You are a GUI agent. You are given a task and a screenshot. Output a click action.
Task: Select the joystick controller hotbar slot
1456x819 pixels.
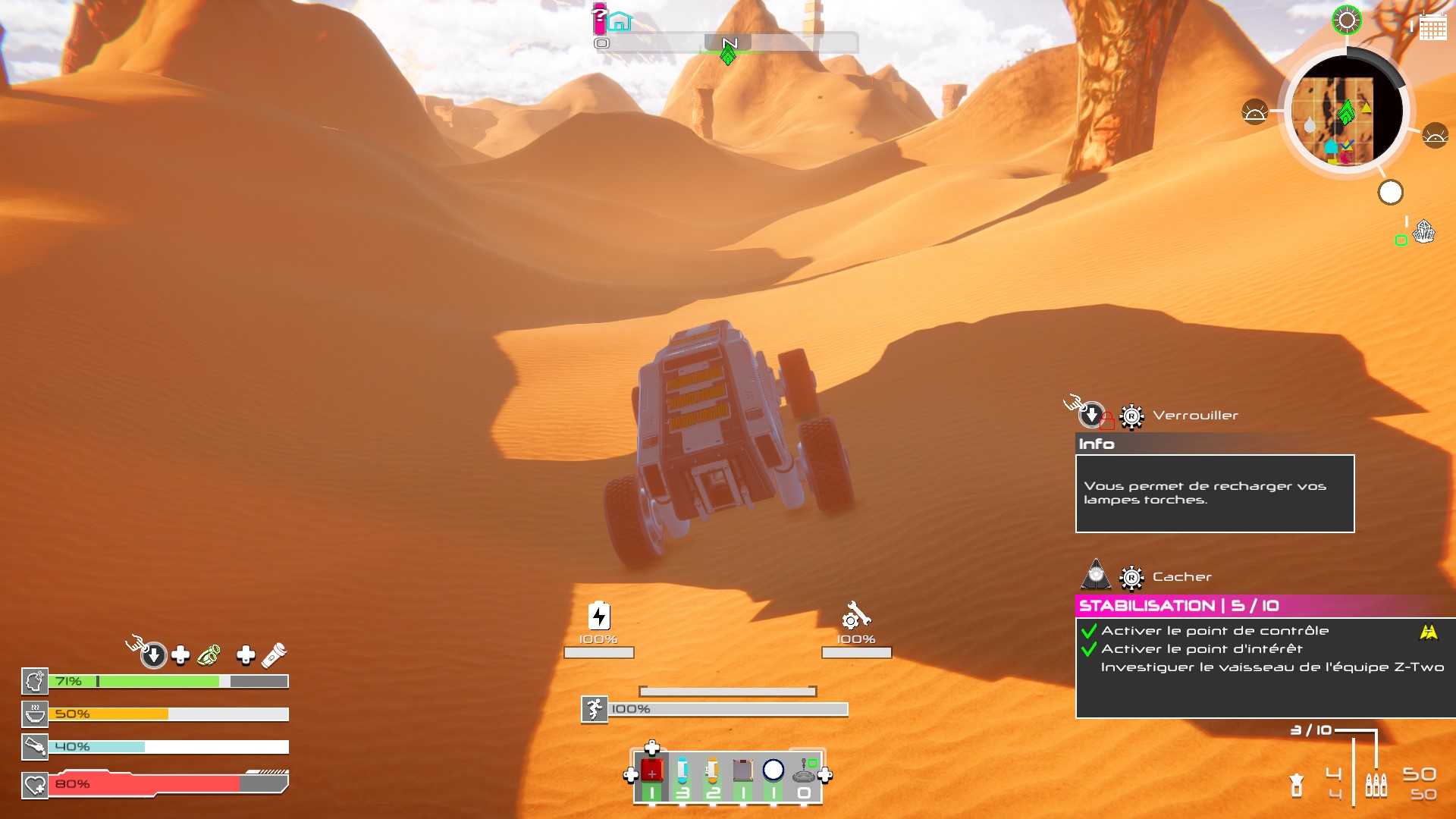[x=804, y=772]
